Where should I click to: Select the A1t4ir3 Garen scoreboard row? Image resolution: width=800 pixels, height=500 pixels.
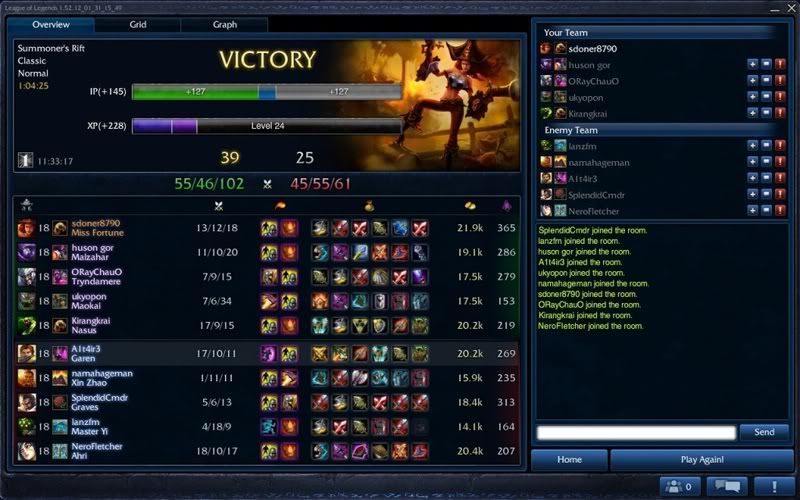270,354
